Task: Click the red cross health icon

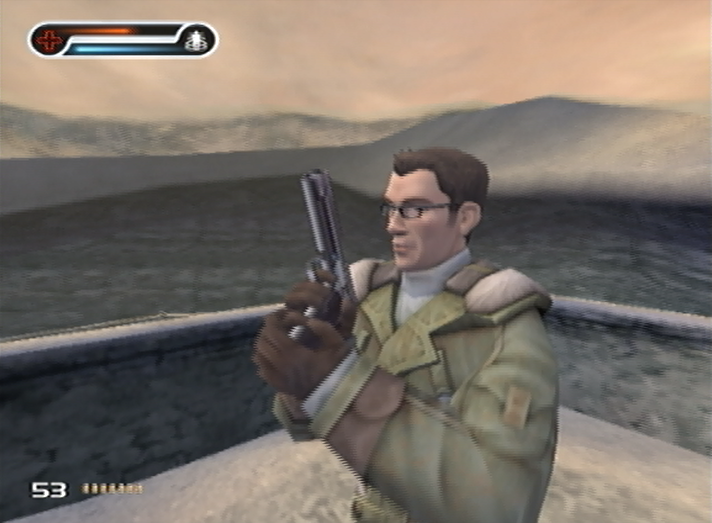Action: coord(47,41)
